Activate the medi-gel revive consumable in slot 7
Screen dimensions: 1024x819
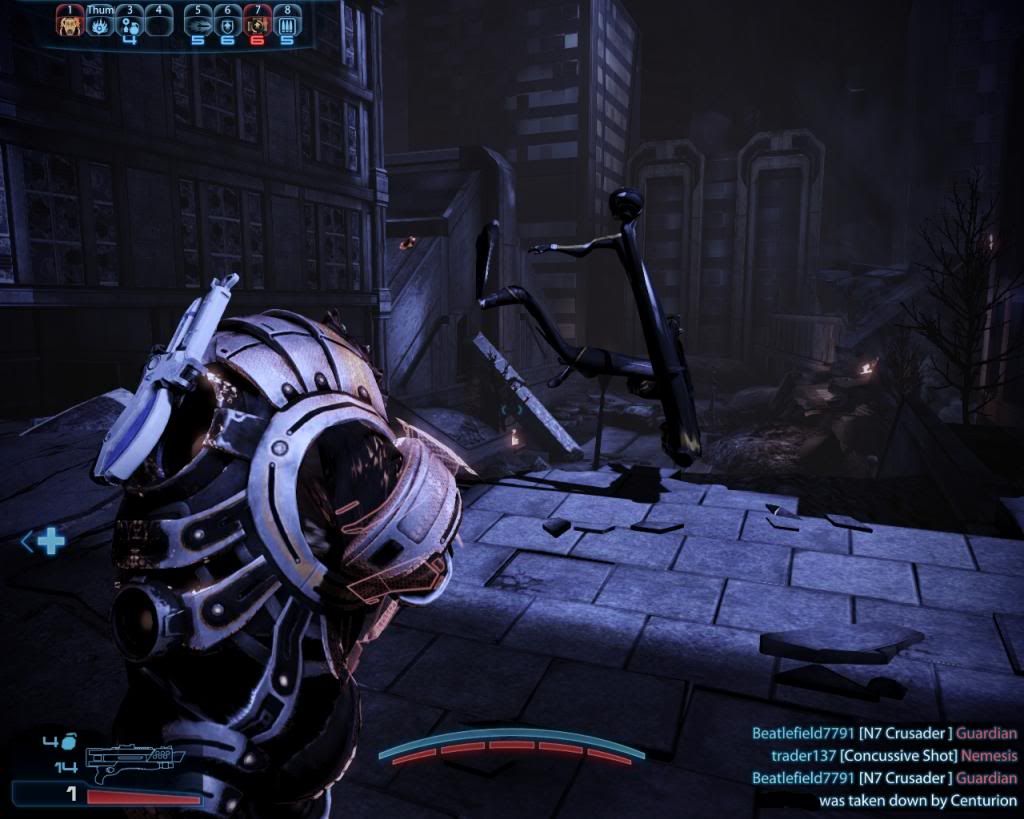click(x=257, y=25)
